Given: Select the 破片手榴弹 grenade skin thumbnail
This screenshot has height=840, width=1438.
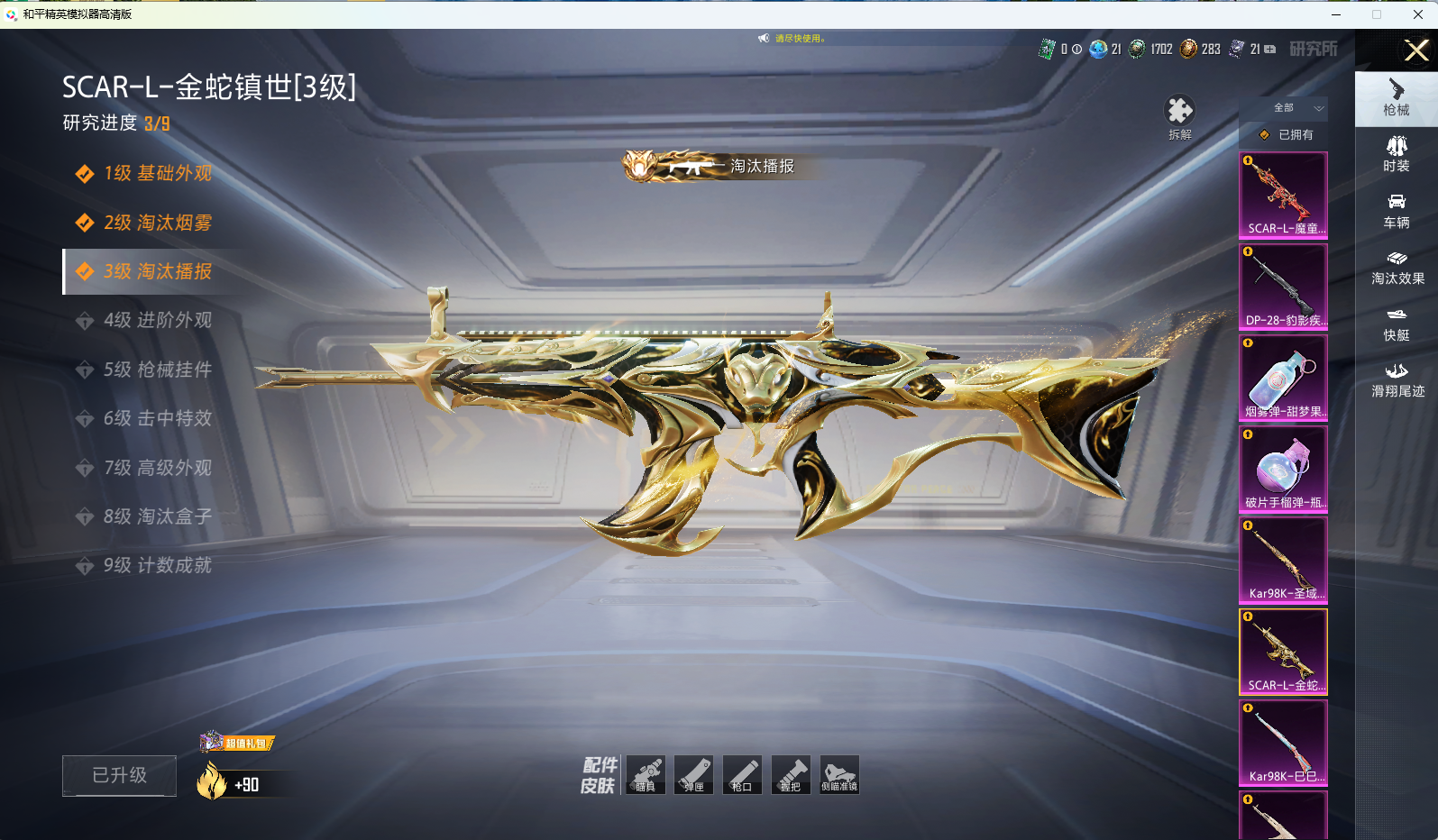Looking at the screenshot, I should point(1283,469).
